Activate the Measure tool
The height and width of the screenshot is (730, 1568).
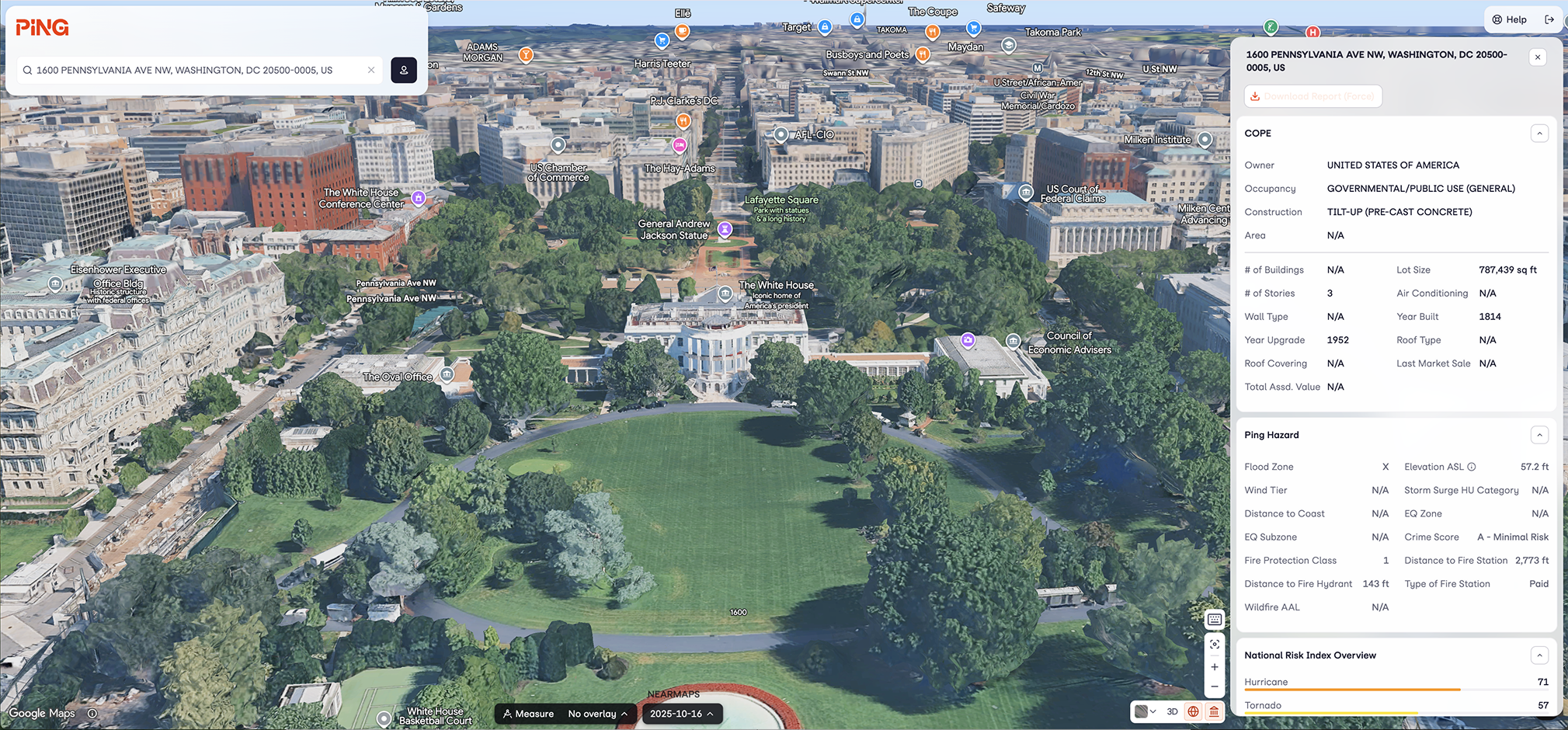(x=528, y=714)
